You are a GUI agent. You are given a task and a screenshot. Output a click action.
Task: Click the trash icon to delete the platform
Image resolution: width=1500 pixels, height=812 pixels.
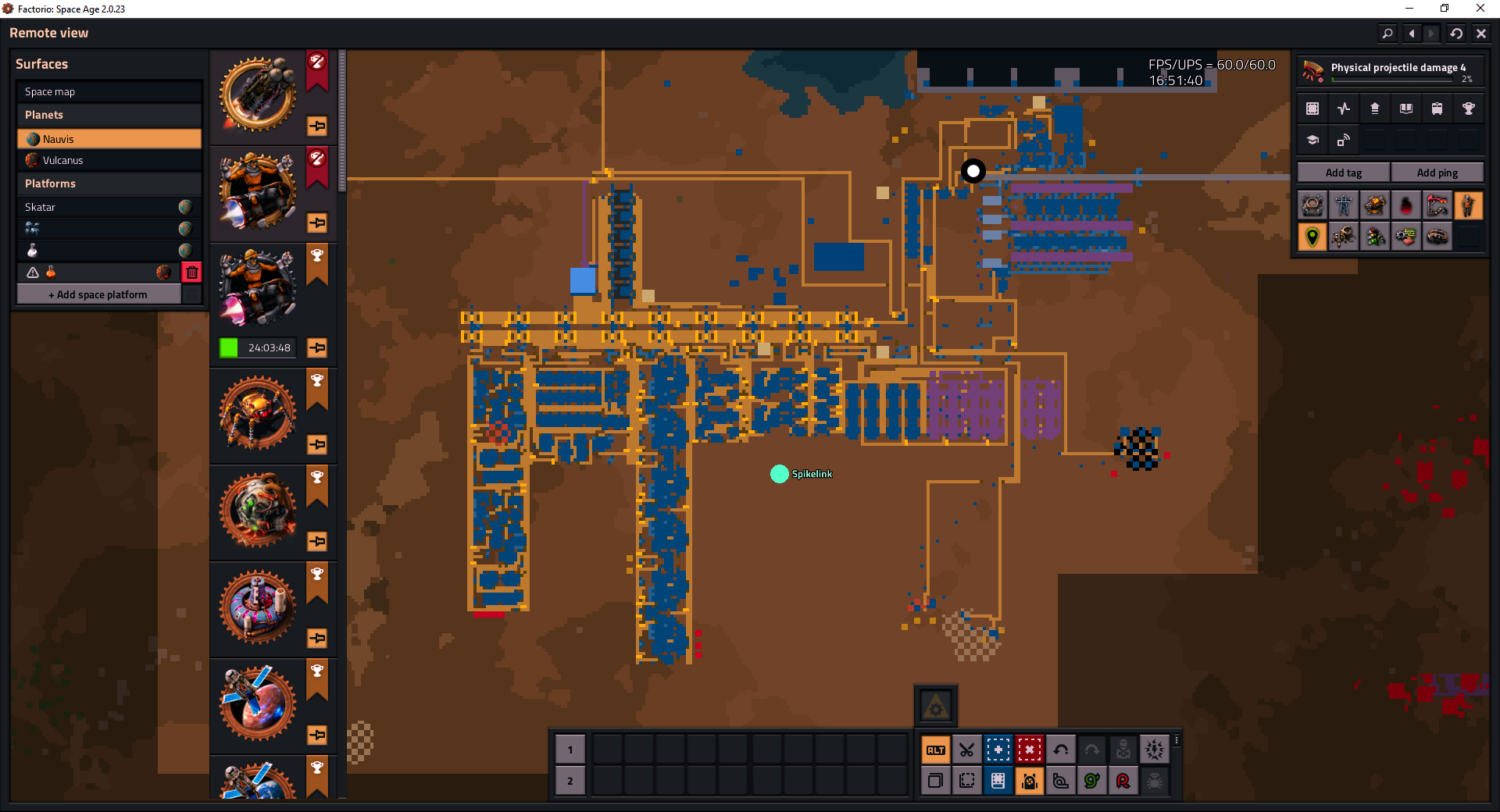click(x=191, y=272)
